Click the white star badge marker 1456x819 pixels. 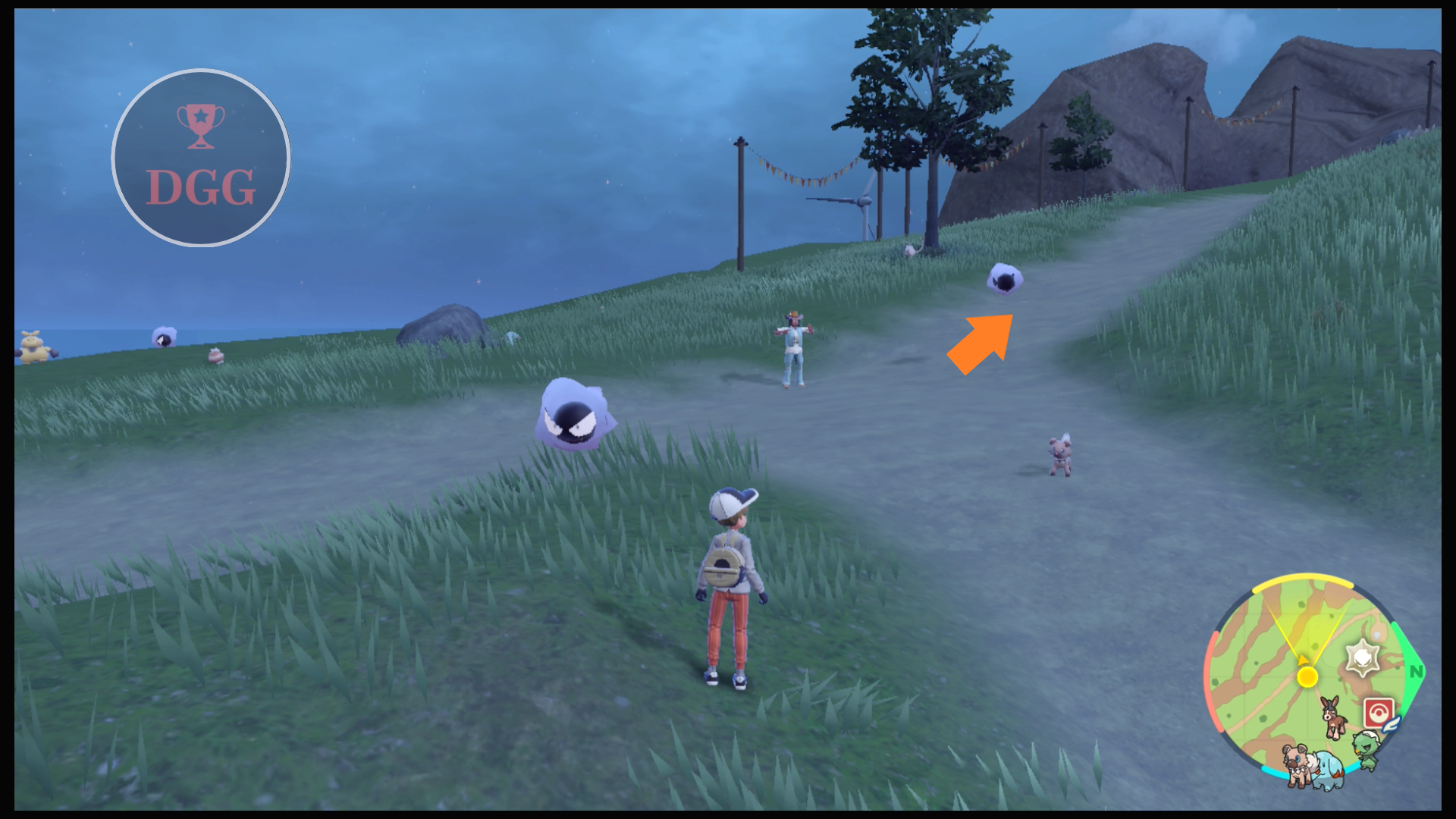[x=1362, y=657]
